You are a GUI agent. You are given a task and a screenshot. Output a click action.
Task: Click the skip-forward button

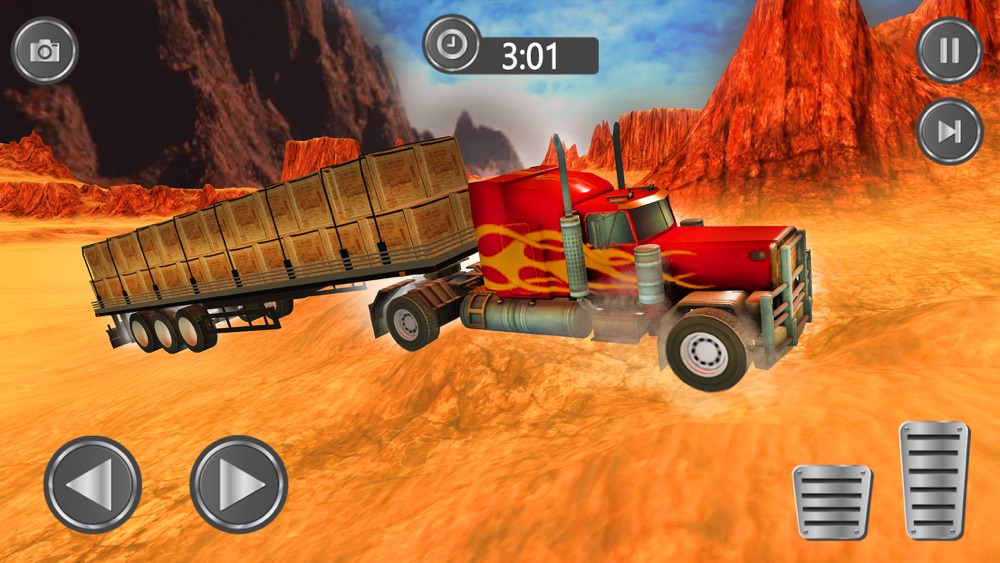coord(949,131)
